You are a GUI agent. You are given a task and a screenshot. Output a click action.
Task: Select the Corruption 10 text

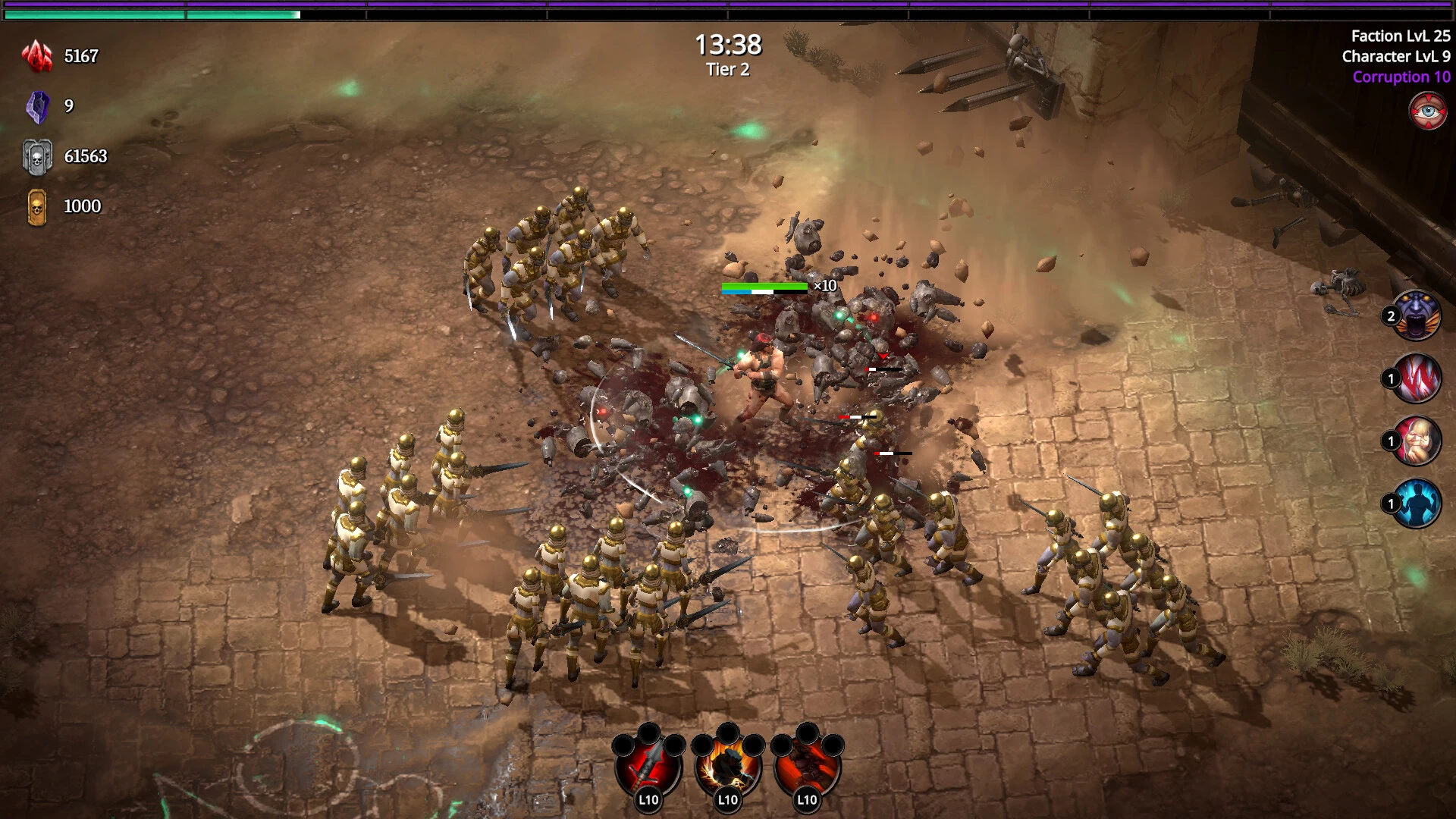pyautogui.click(x=1401, y=77)
